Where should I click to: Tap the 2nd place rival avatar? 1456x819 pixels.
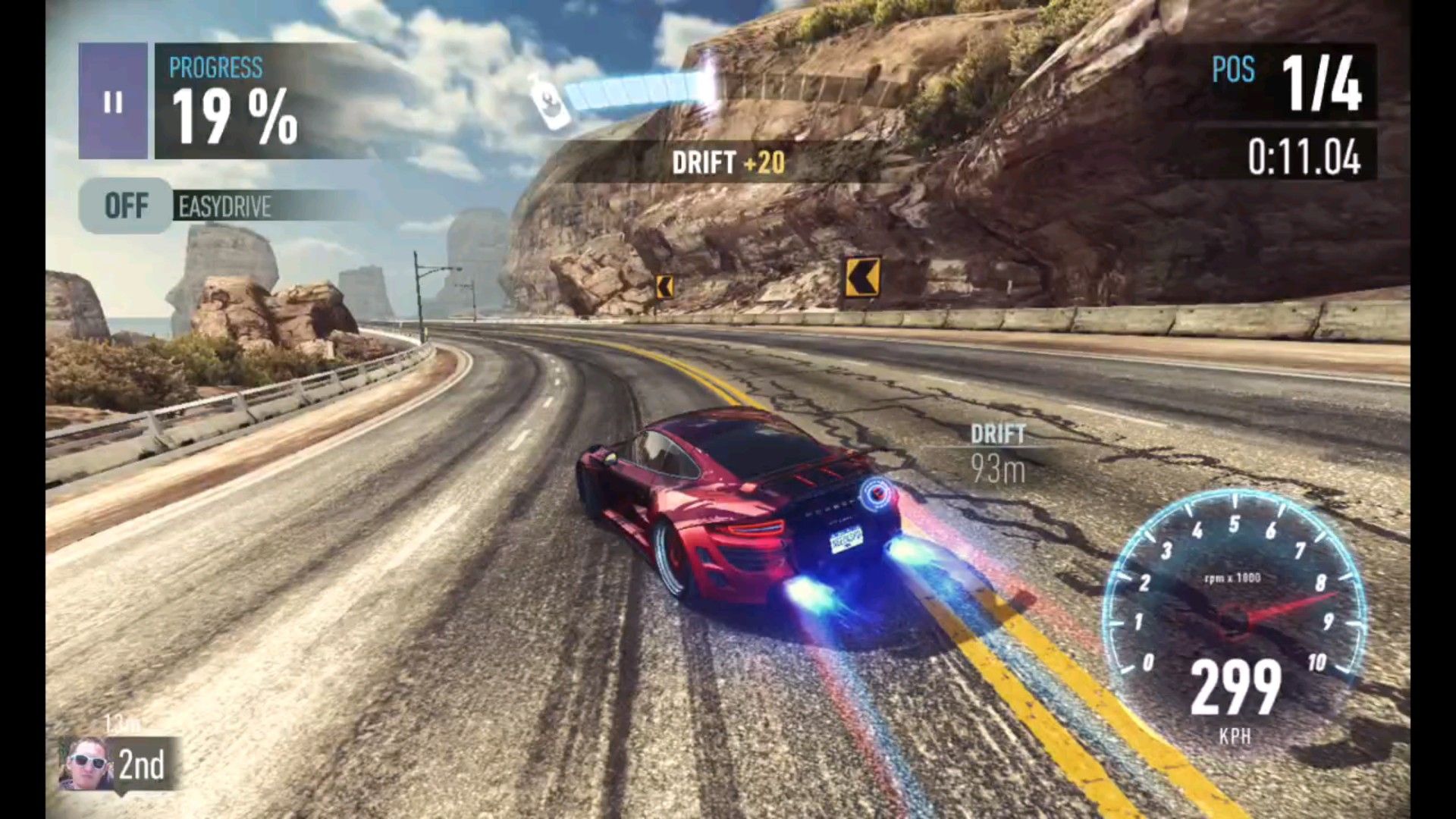86,764
